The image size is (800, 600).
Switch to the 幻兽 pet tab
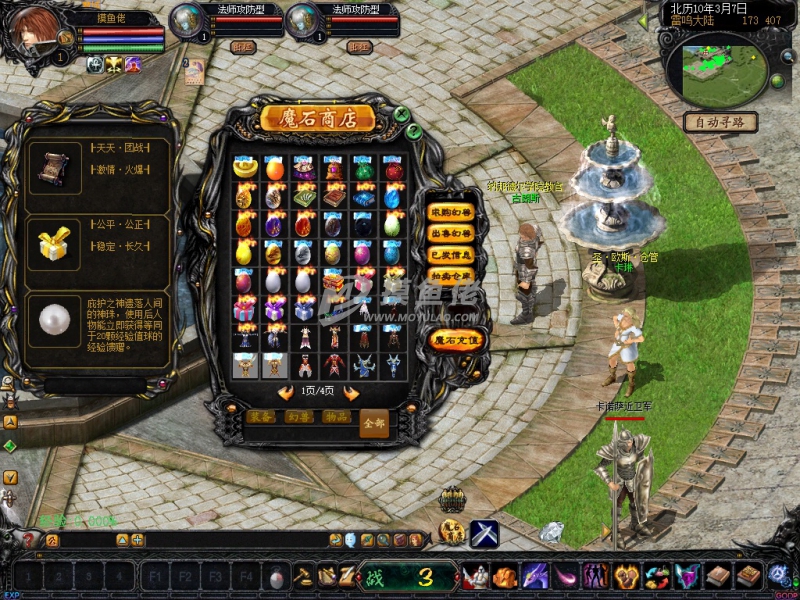tap(297, 416)
